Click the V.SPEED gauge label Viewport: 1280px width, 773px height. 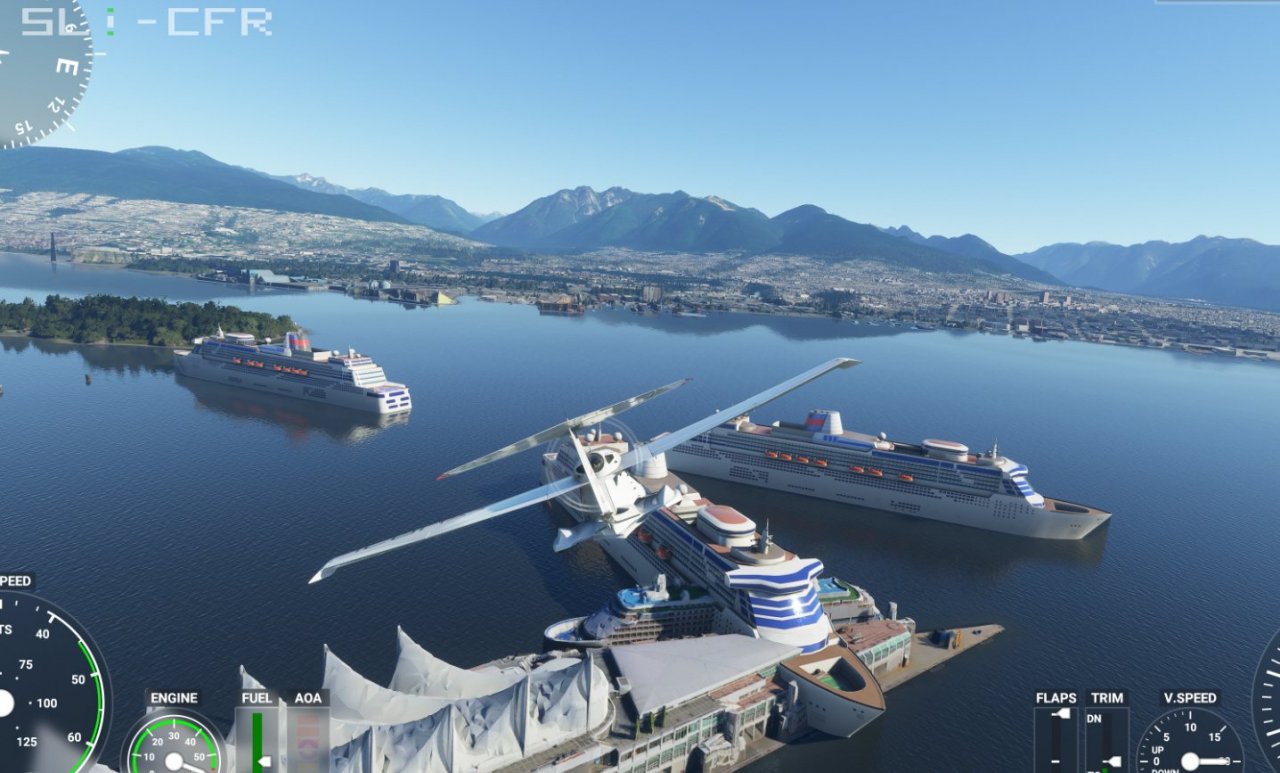pyautogui.click(x=1190, y=698)
